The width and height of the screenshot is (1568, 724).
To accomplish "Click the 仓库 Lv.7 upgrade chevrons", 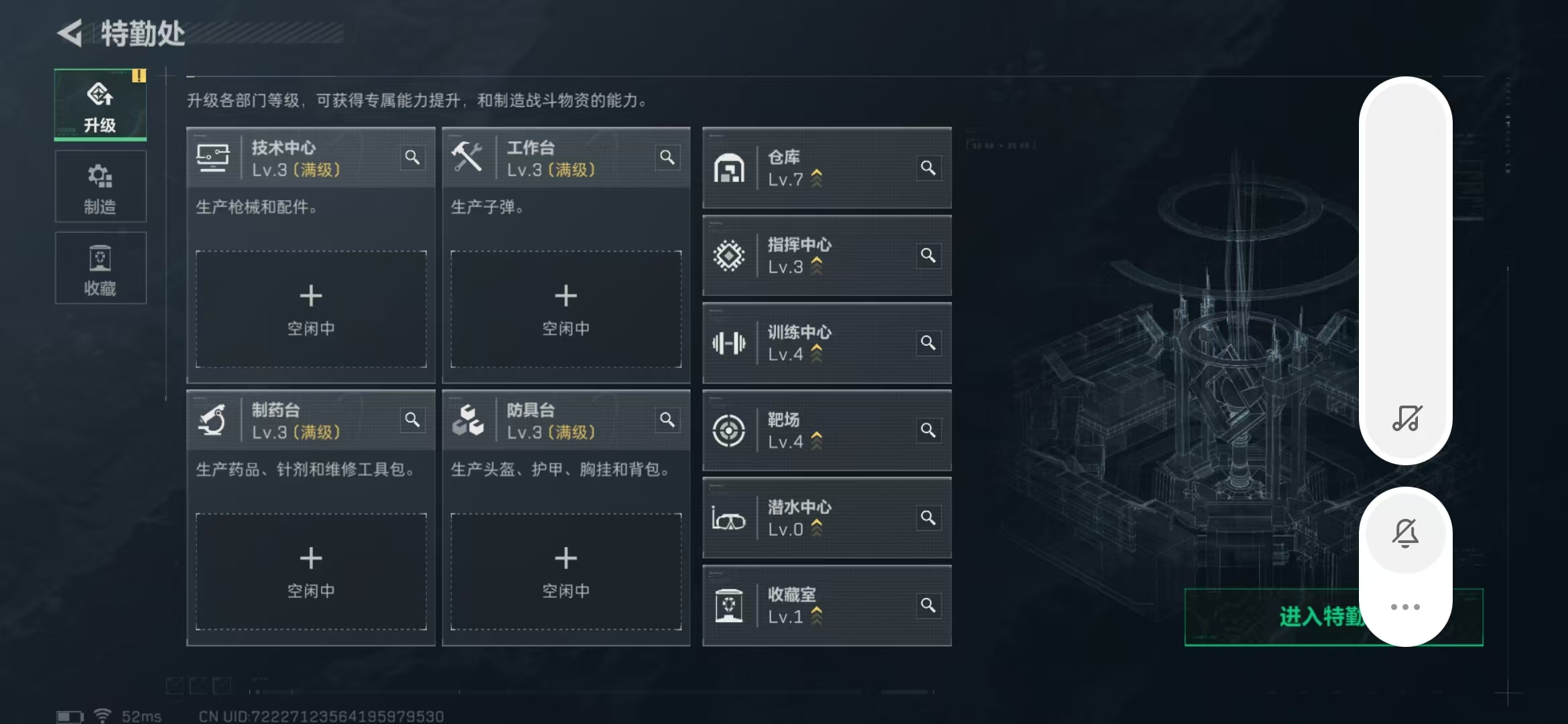I will pyautogui.click(x=817, y=178).
